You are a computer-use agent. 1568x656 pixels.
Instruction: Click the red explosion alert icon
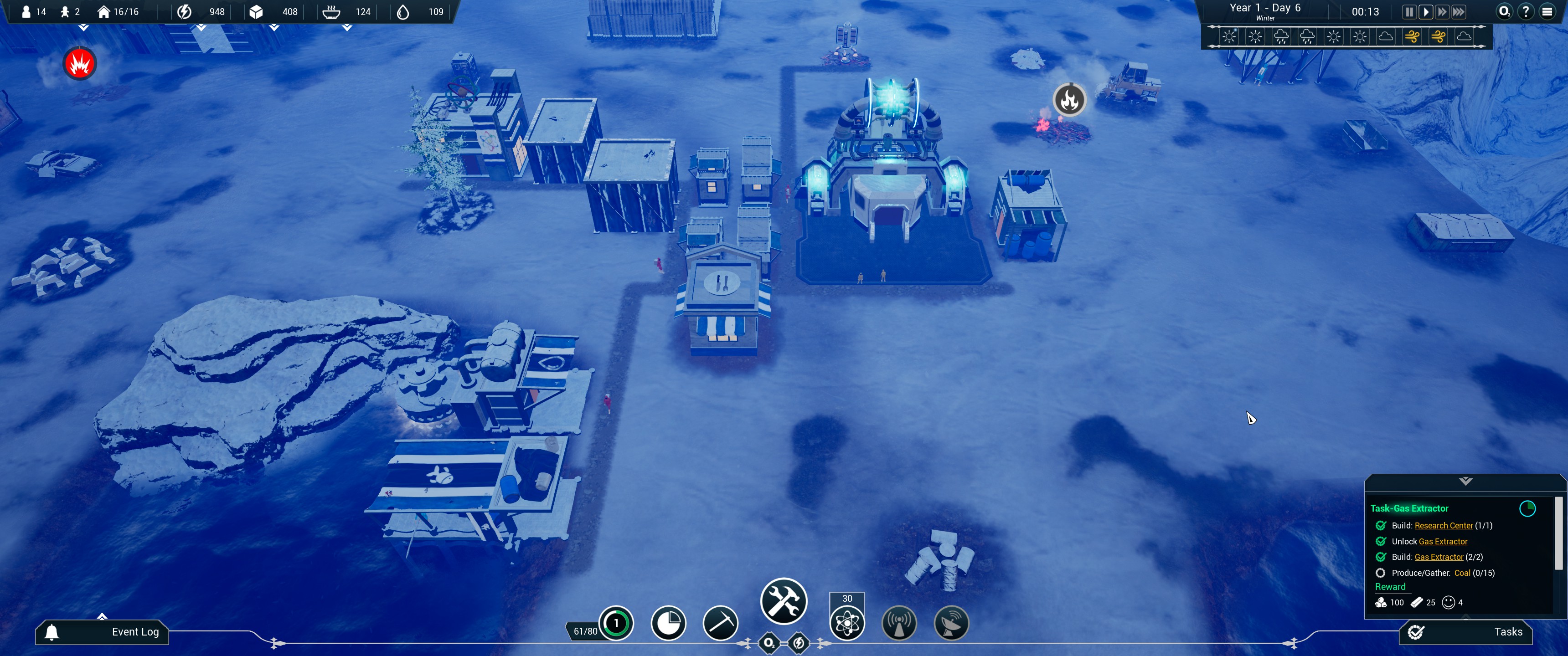pos(80,63)
